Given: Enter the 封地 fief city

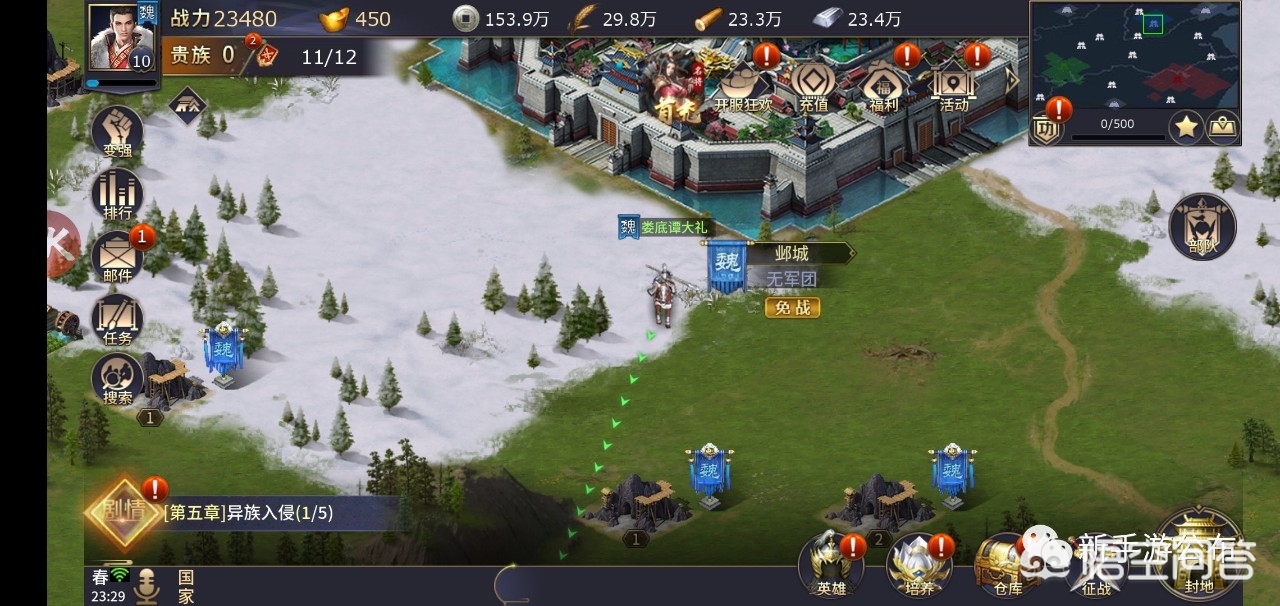Looking at the screenshot, I should [1198, 555].
